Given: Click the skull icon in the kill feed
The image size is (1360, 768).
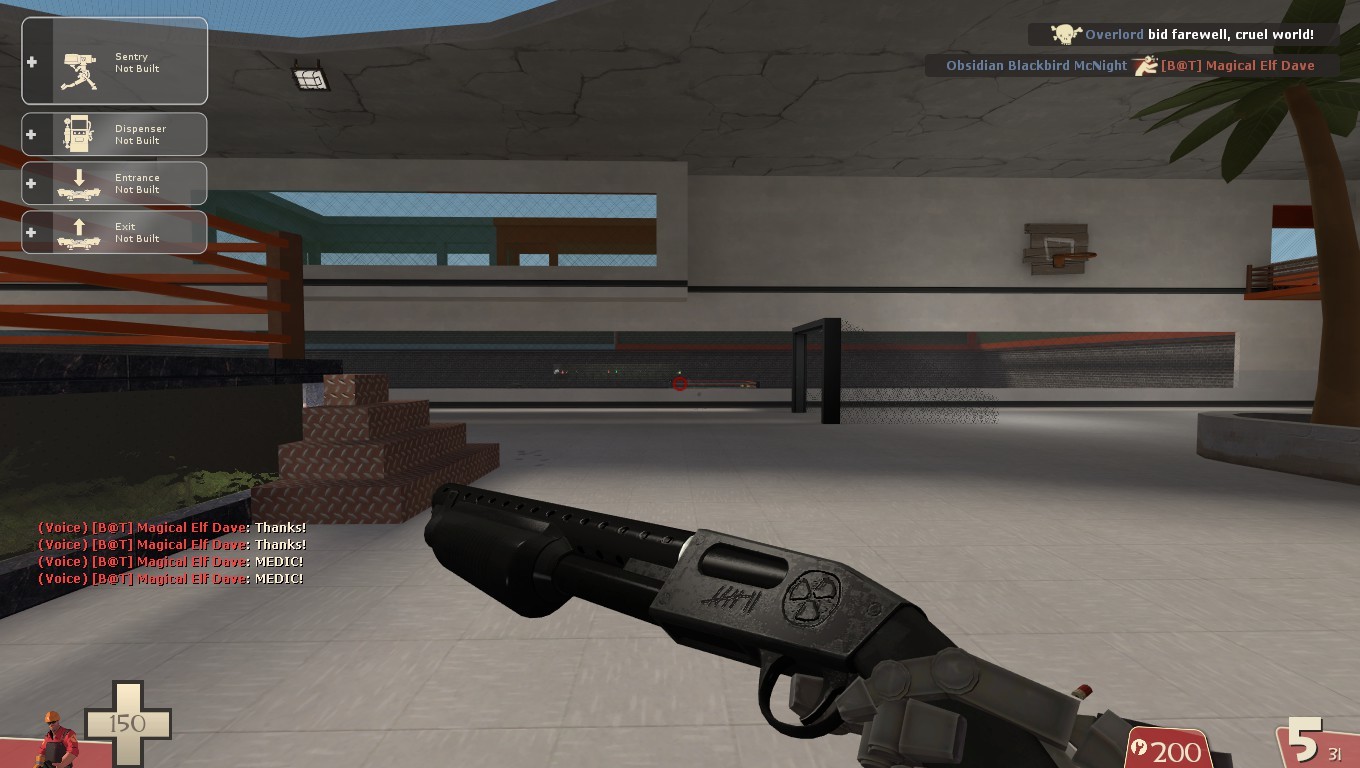Looking at the screenshot, I should pyautogui.click(x=1064, y=34).
